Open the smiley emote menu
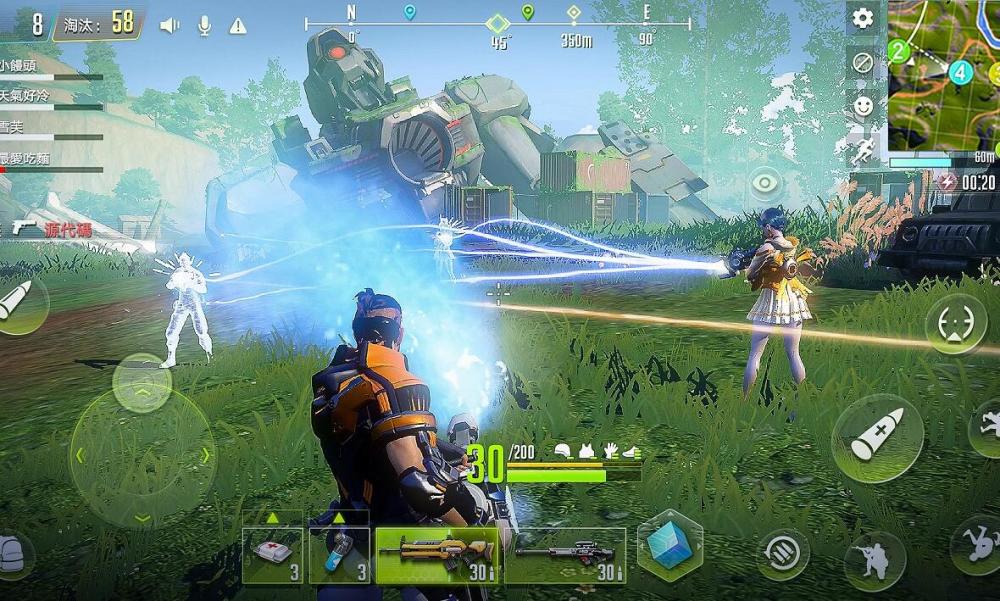The image size is (1000, 601). (x=863, y=106)
